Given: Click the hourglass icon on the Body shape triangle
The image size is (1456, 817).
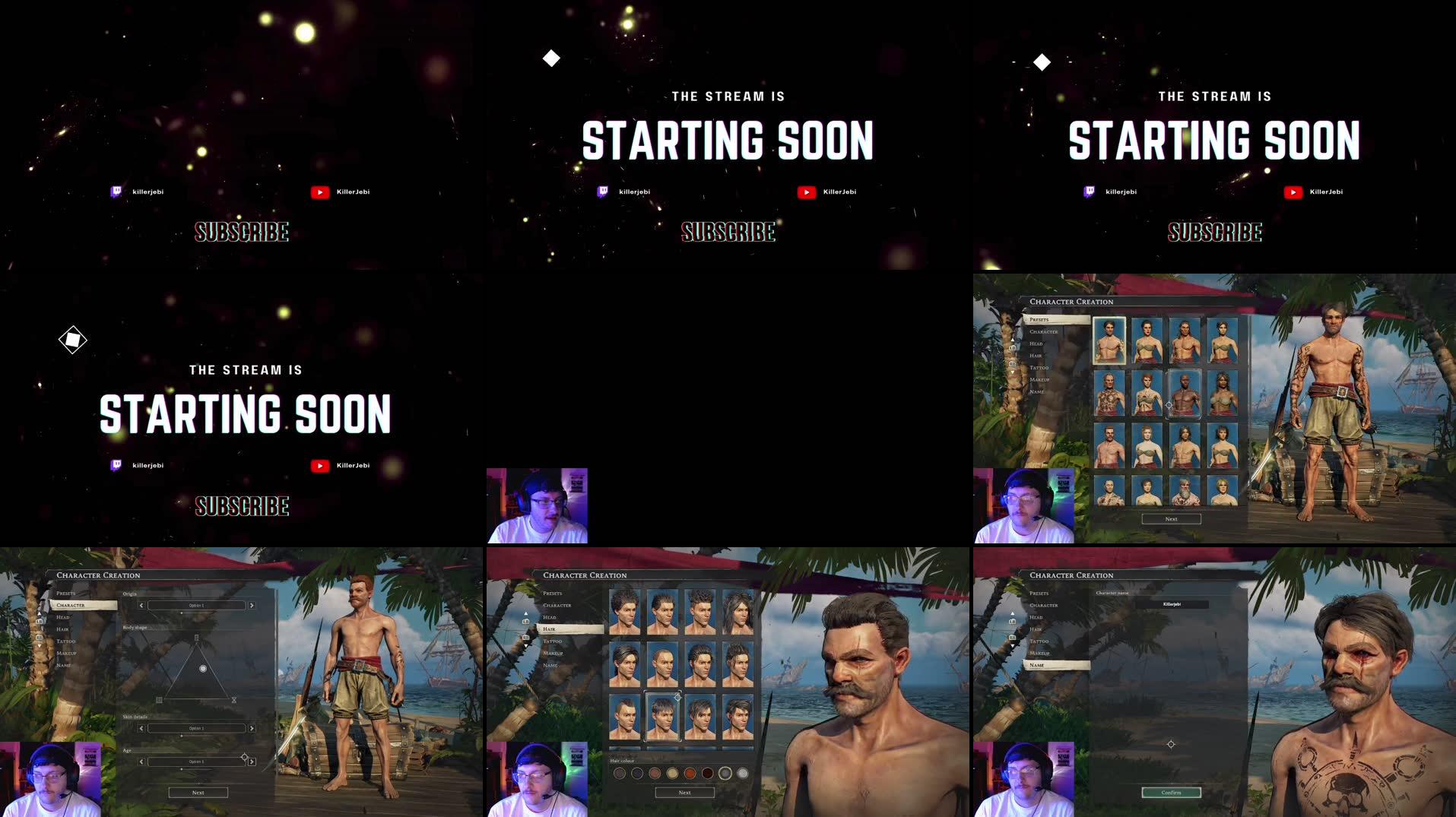Looking at the screenshot, I should (x=234, y=700).
